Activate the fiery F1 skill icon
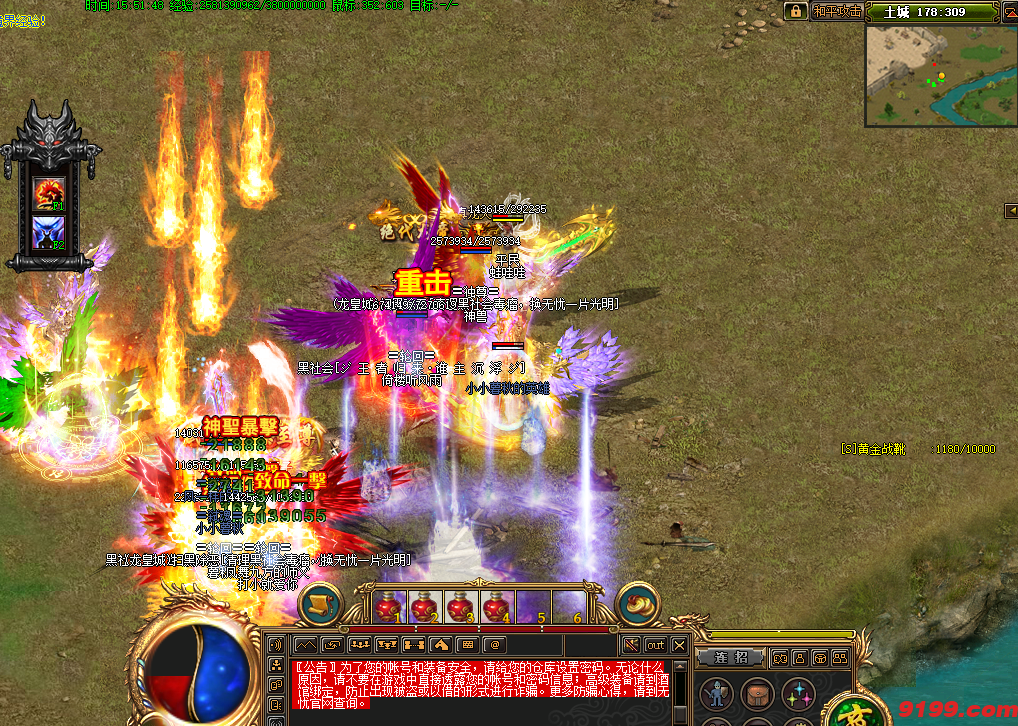This screenshot has width=1018, height=726. (49, 193)
